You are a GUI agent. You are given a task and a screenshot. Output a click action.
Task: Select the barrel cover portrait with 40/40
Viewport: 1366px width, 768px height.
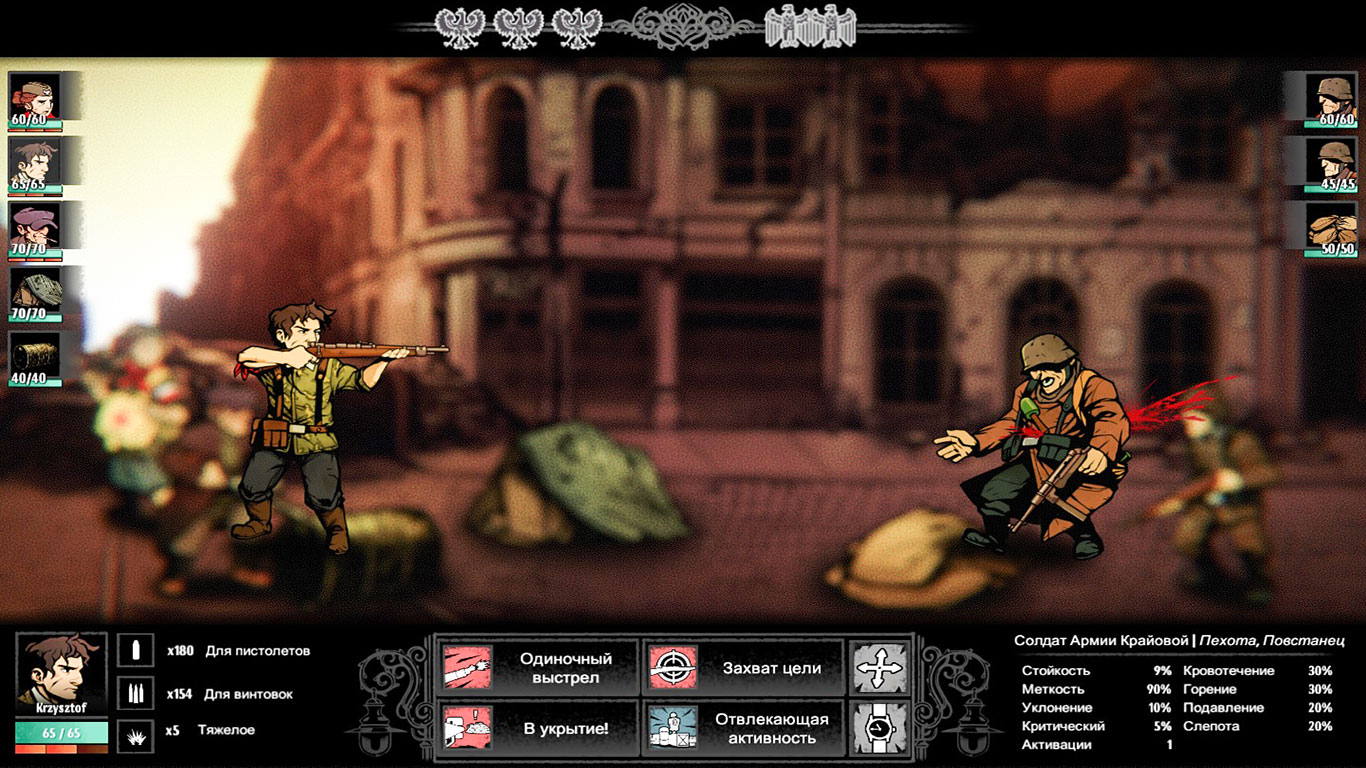[x=35, y=356]
